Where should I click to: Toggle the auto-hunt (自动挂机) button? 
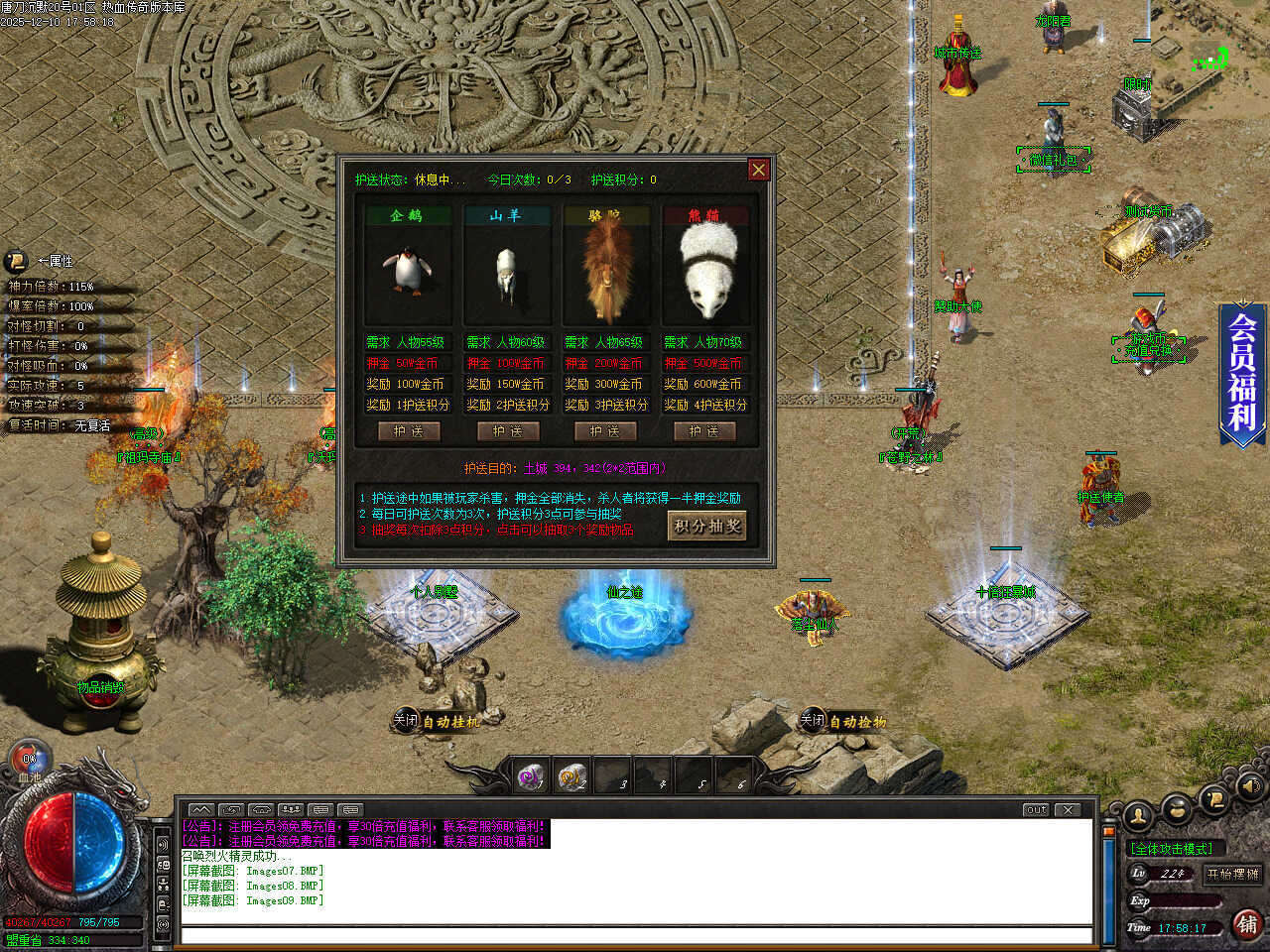pyautogui.click(x=438, y=721)
